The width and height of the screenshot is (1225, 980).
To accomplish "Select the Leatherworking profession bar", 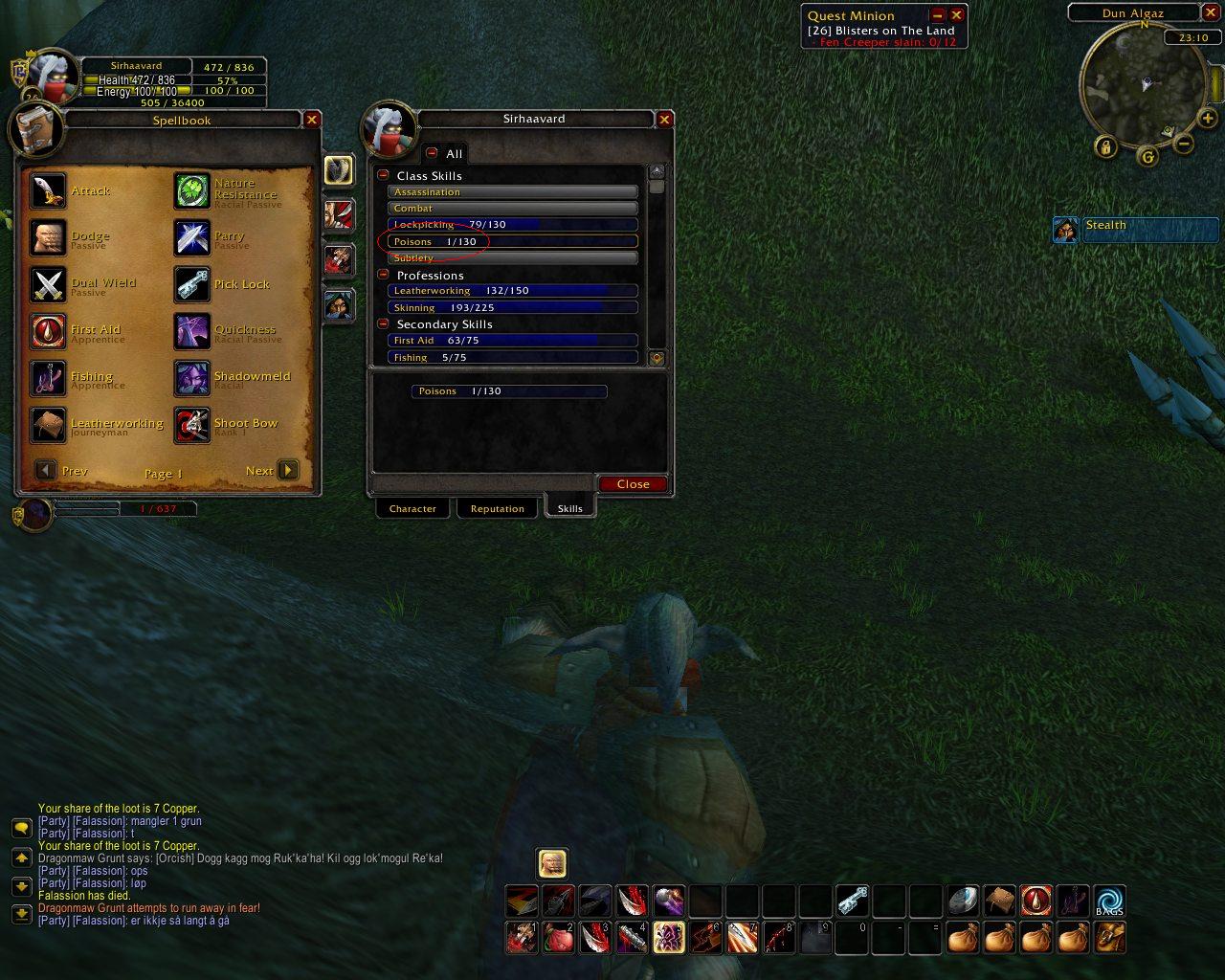I will [512, 290].
